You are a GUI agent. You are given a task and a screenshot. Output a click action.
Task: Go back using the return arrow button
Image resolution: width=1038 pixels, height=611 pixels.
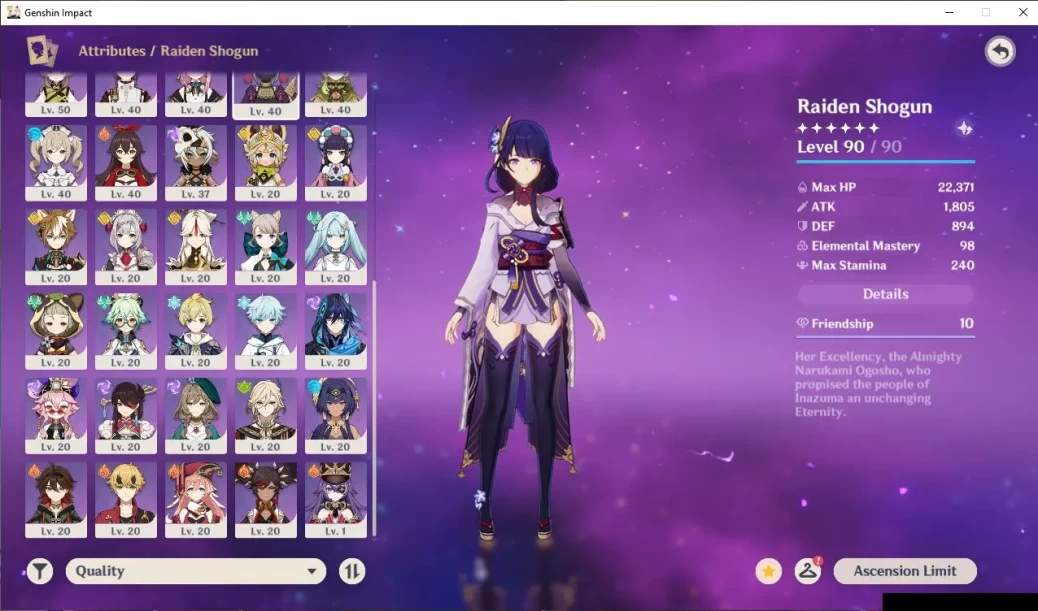pos(999,52)
